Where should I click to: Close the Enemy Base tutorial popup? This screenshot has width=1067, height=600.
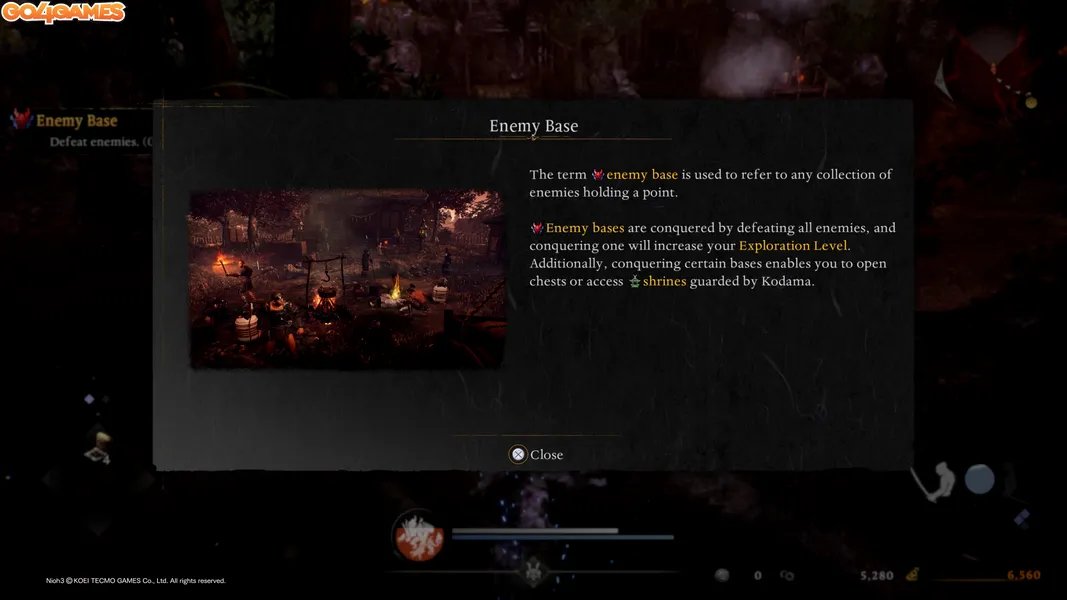536,454
